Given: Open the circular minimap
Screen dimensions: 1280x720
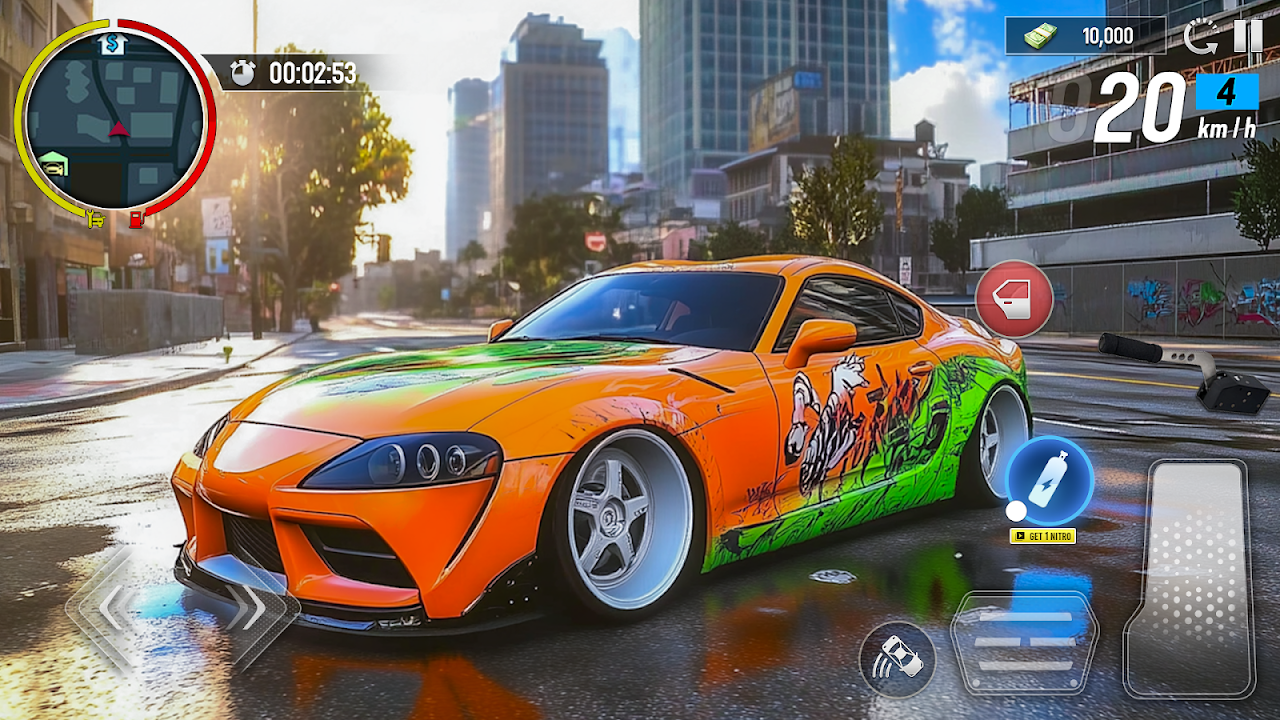Looking at the screenshot, I should coord(114,121).
